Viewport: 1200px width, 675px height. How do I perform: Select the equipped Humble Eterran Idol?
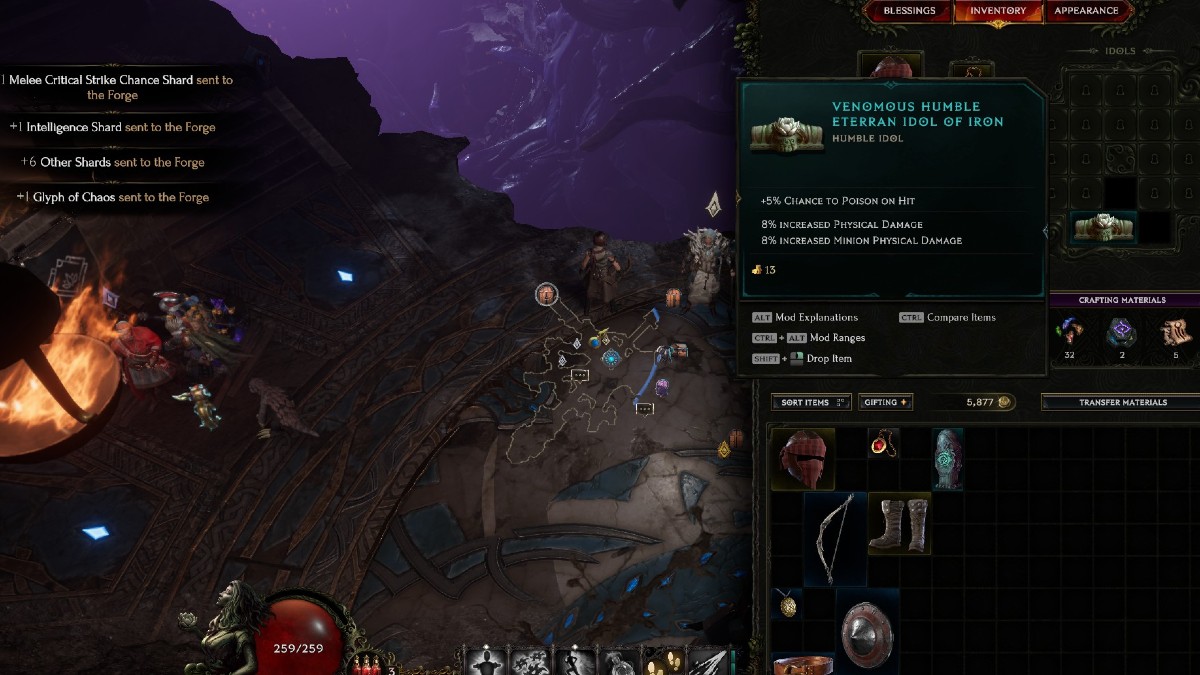click(x=1103, y=228)
